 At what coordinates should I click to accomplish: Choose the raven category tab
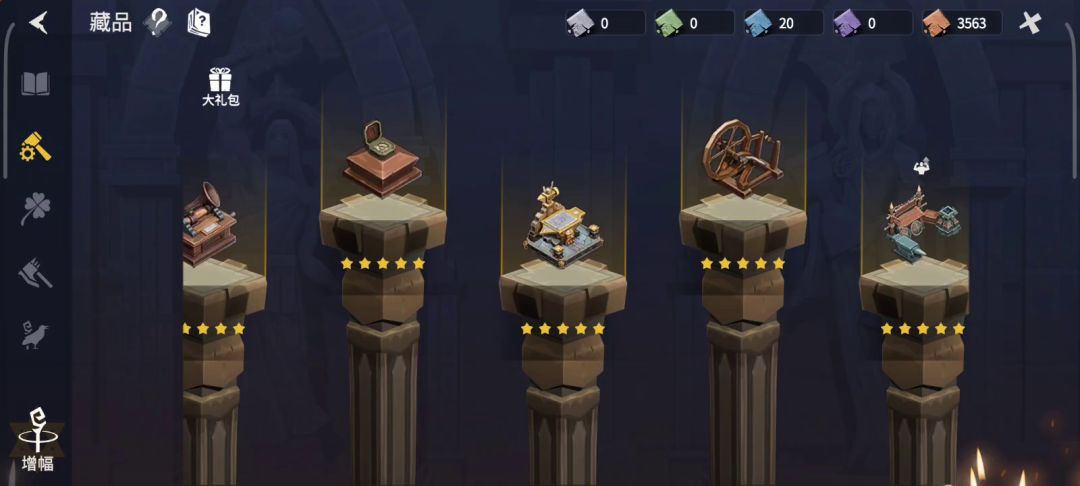pyautogui.click(x=36, y=334)
